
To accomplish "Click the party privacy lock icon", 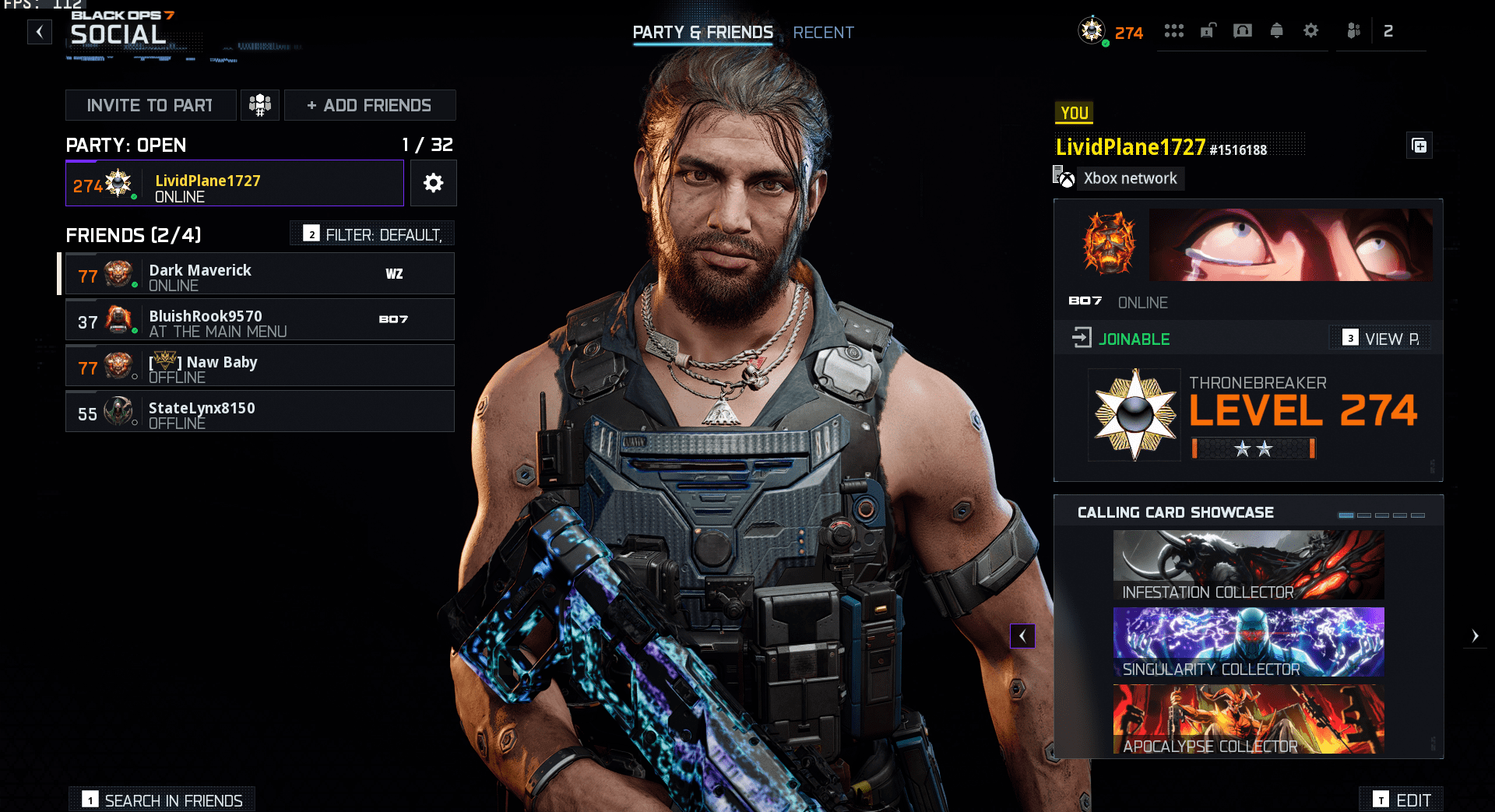I will click(x=1209, y=31).
